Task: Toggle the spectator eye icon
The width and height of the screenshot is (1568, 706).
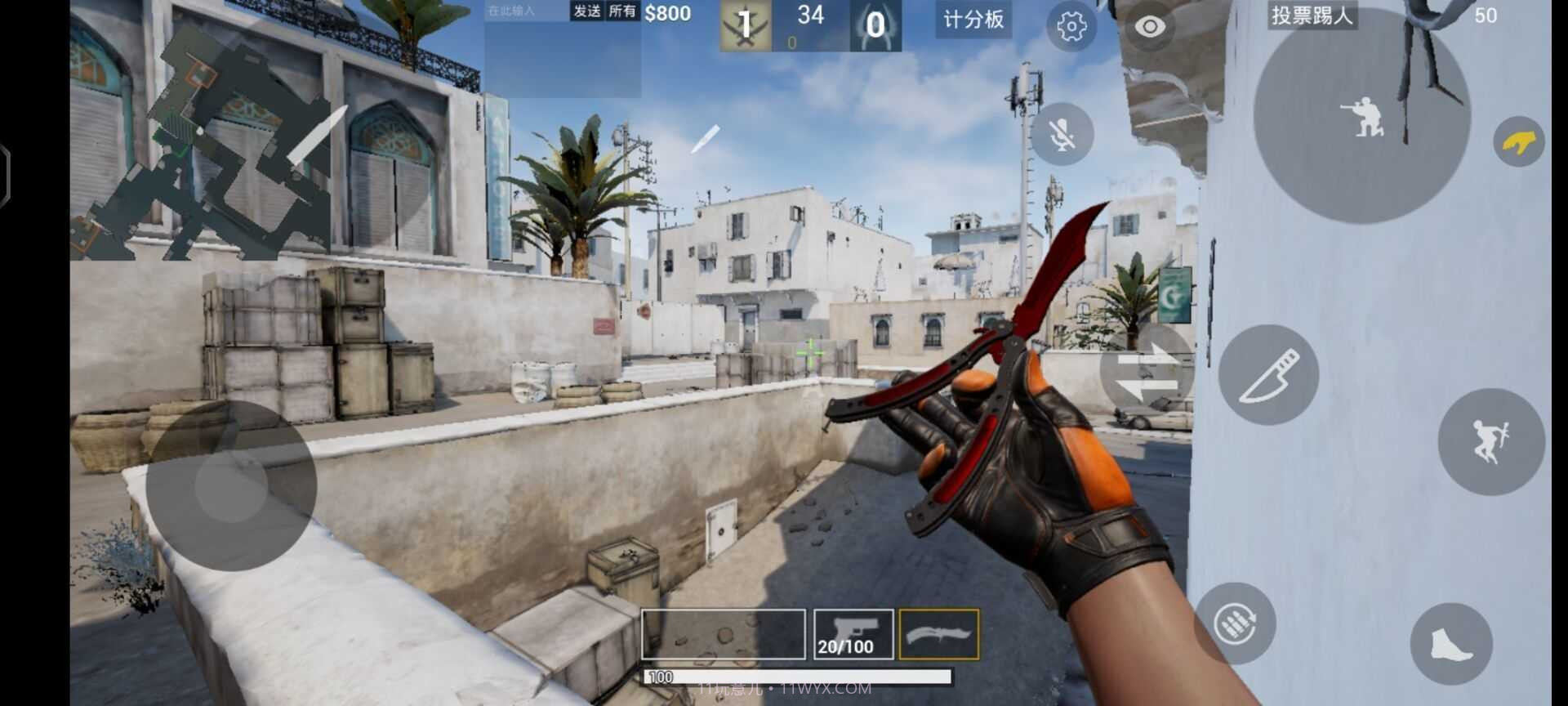Action: 1151,25
